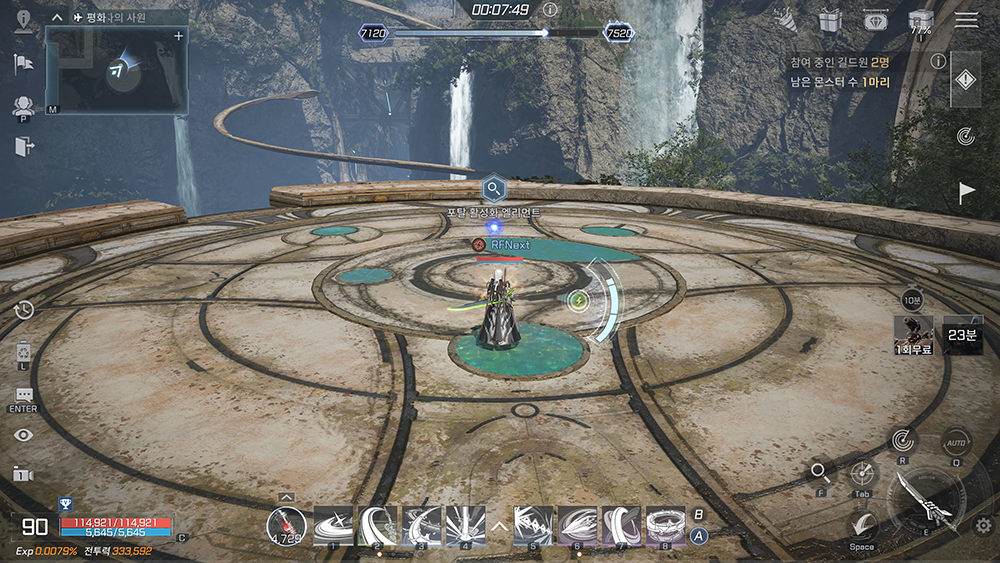The height and width of the screenshot is (563, 1000).
Task: Open the minimap of the temple area
Action: (117, 70)
